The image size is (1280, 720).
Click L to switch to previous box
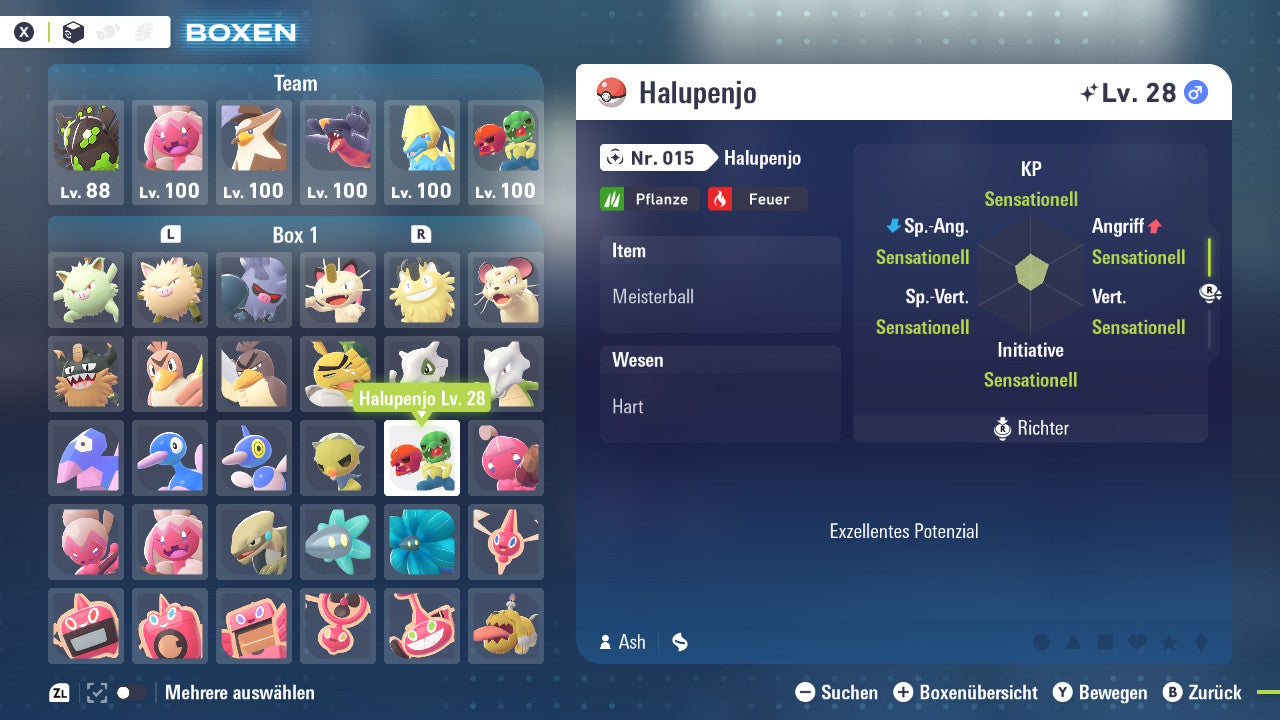click(170, 234)
